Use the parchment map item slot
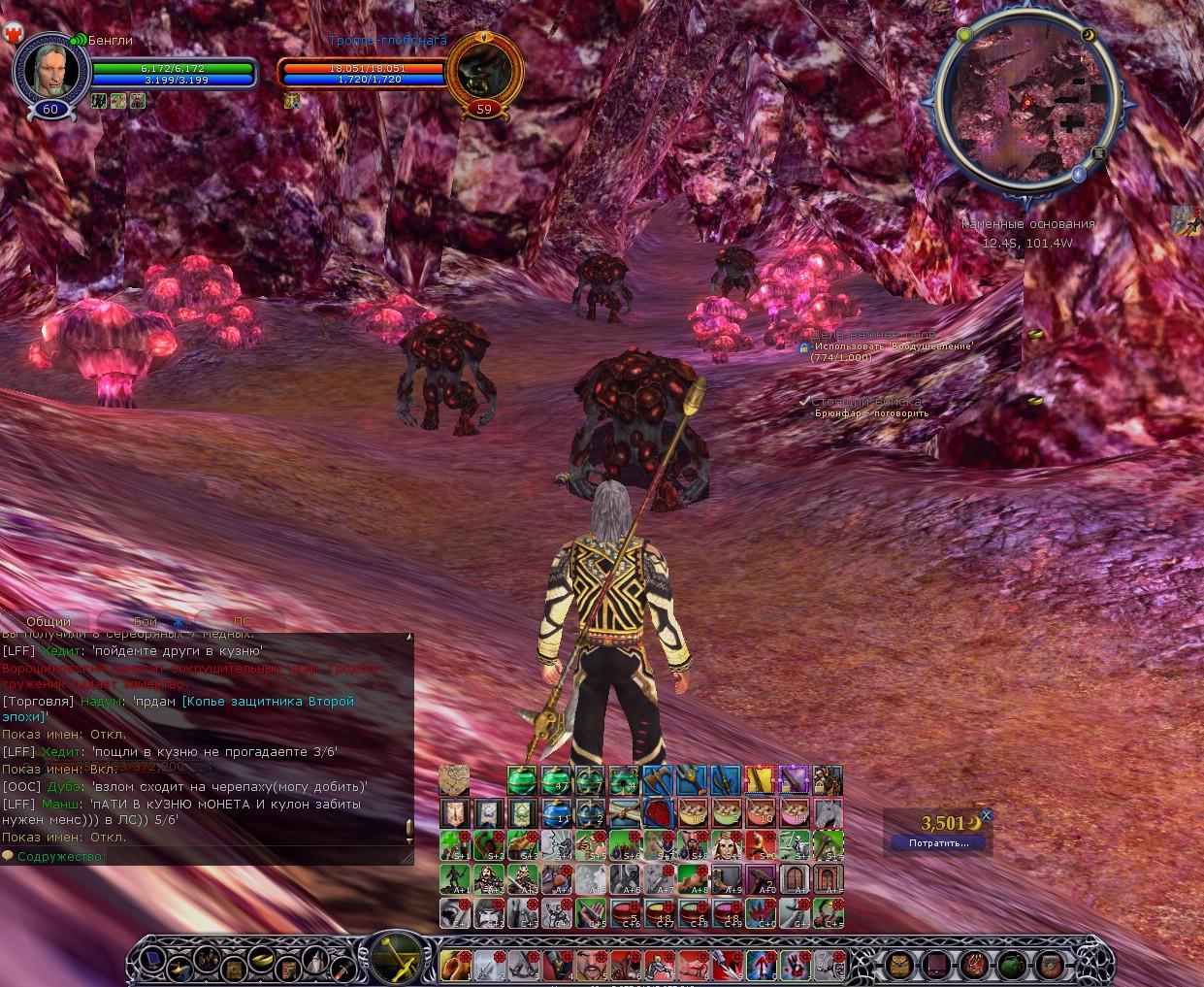The image size is (1204, 987). point(454,779)
